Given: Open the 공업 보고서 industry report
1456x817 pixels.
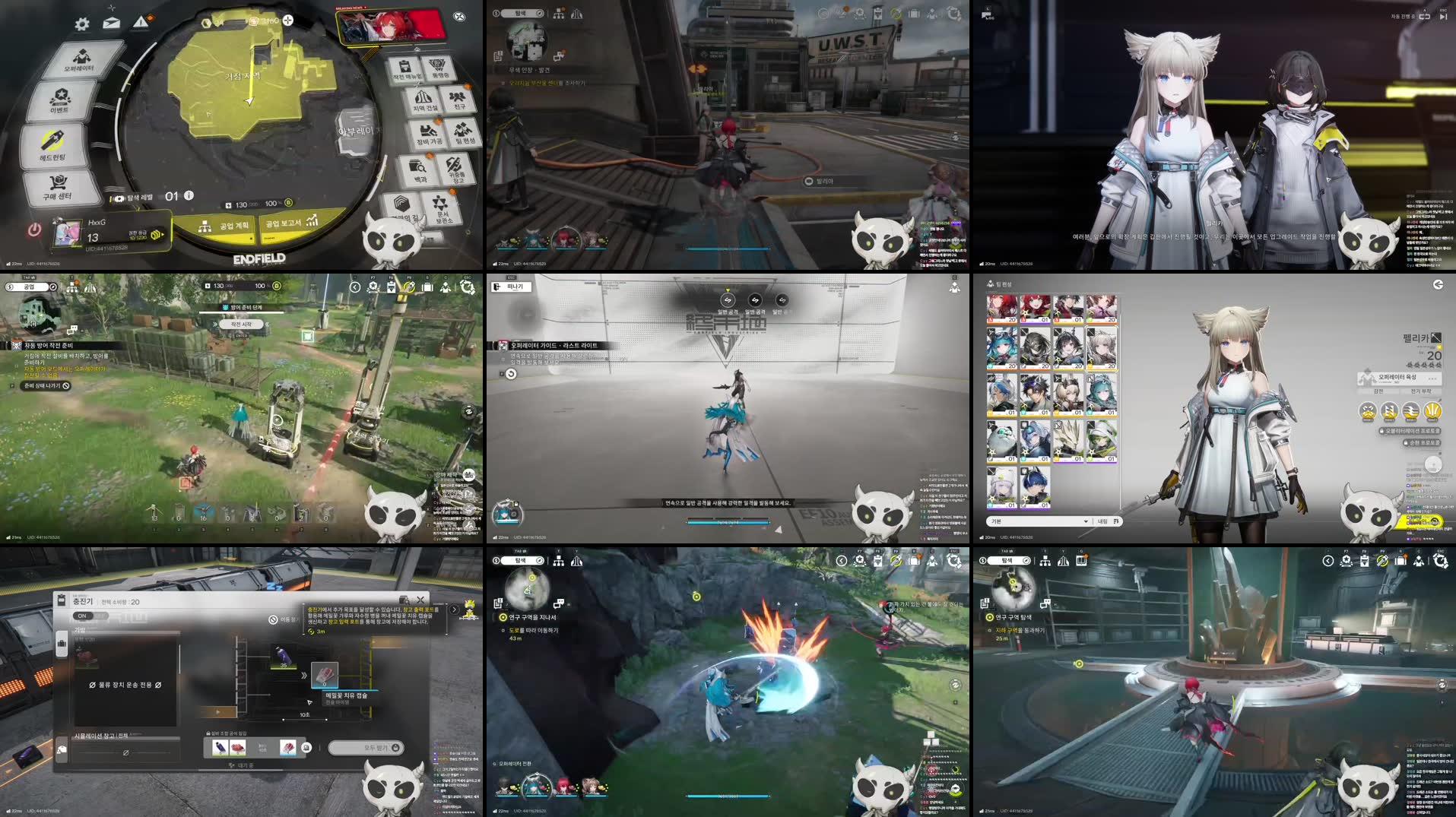Looking at the screenshot, I should [x=283, y=224].
